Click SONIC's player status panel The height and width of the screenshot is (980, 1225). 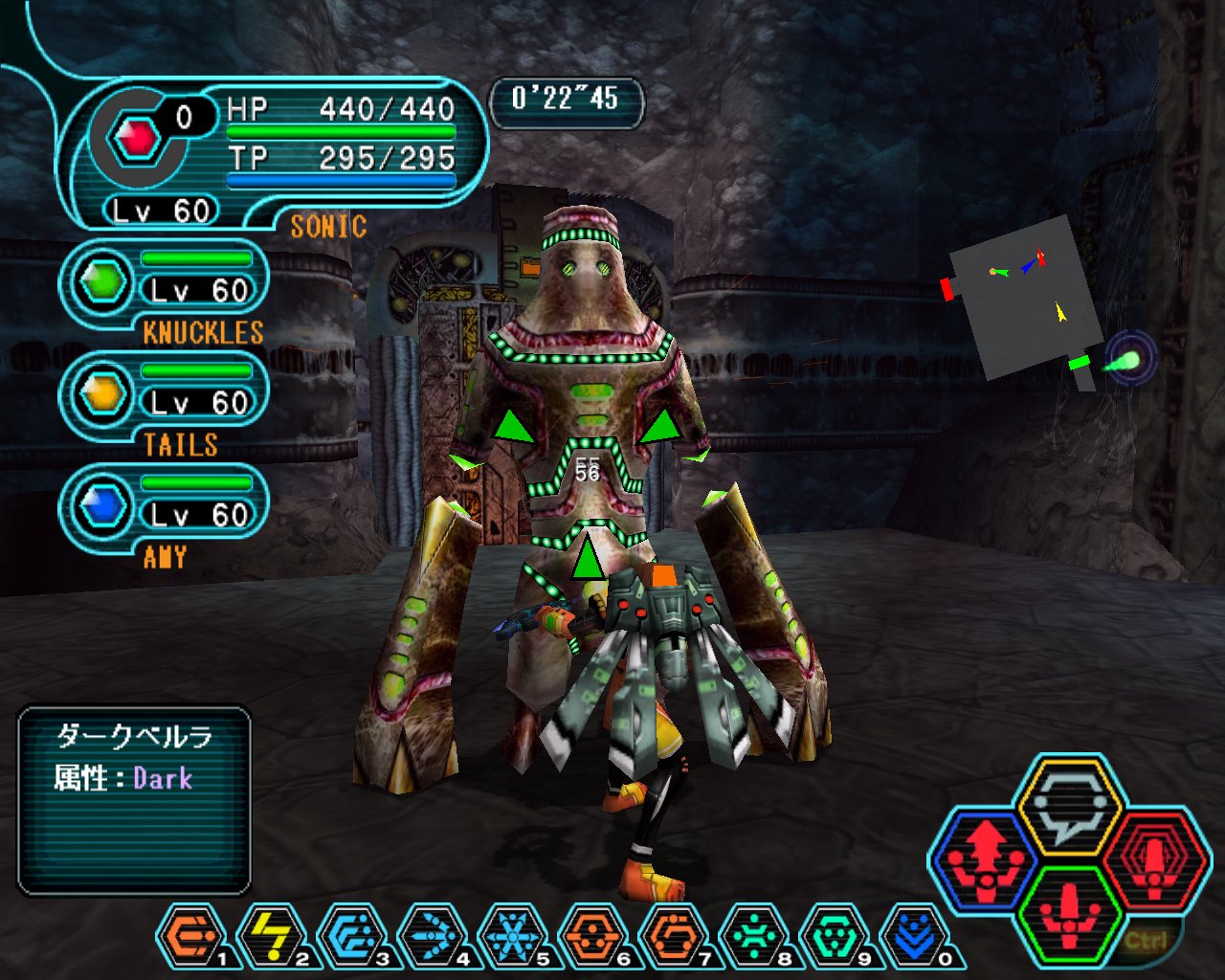pos(278,153)
